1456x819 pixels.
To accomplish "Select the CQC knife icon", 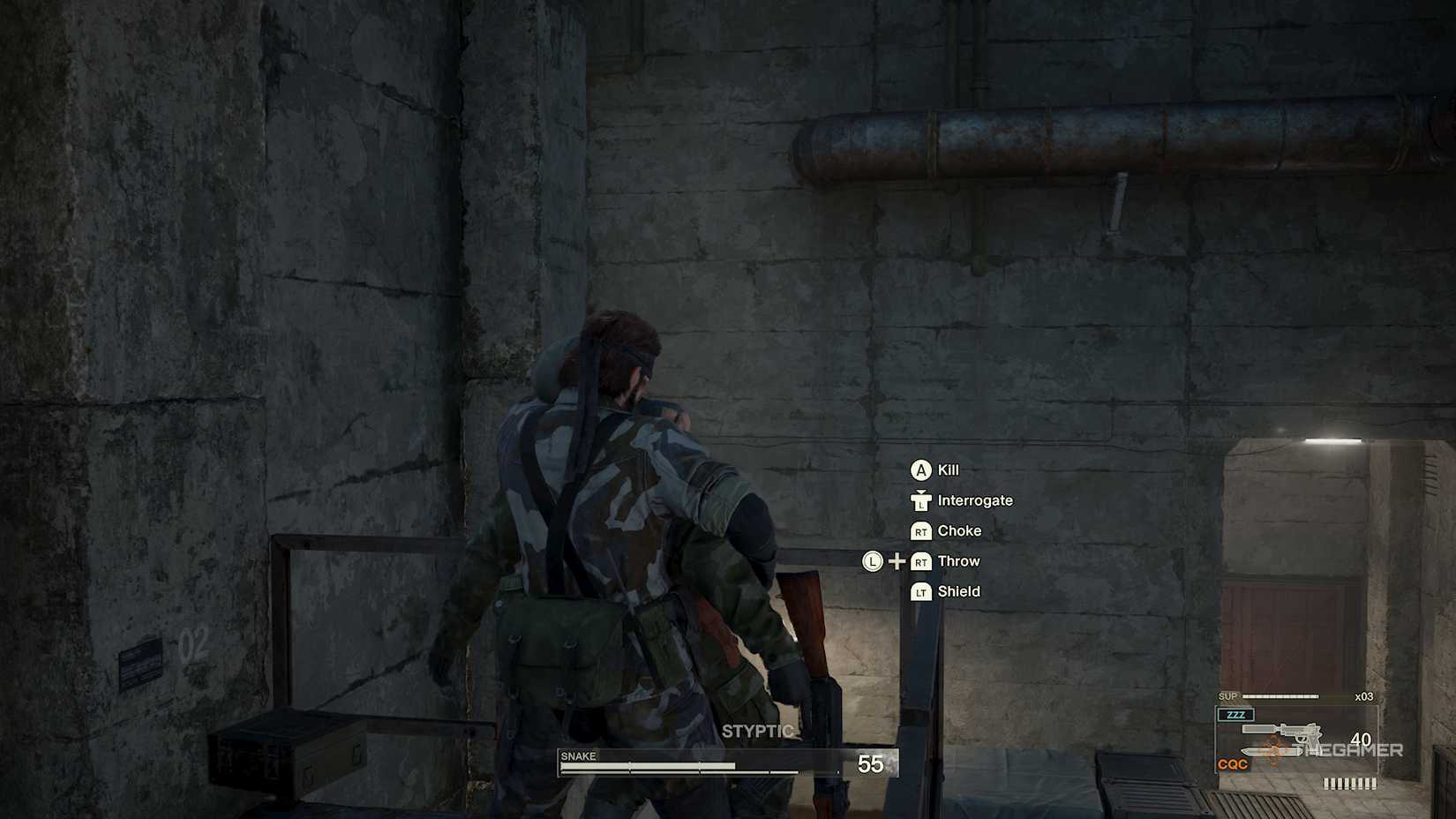I will tap(1272, 751).
